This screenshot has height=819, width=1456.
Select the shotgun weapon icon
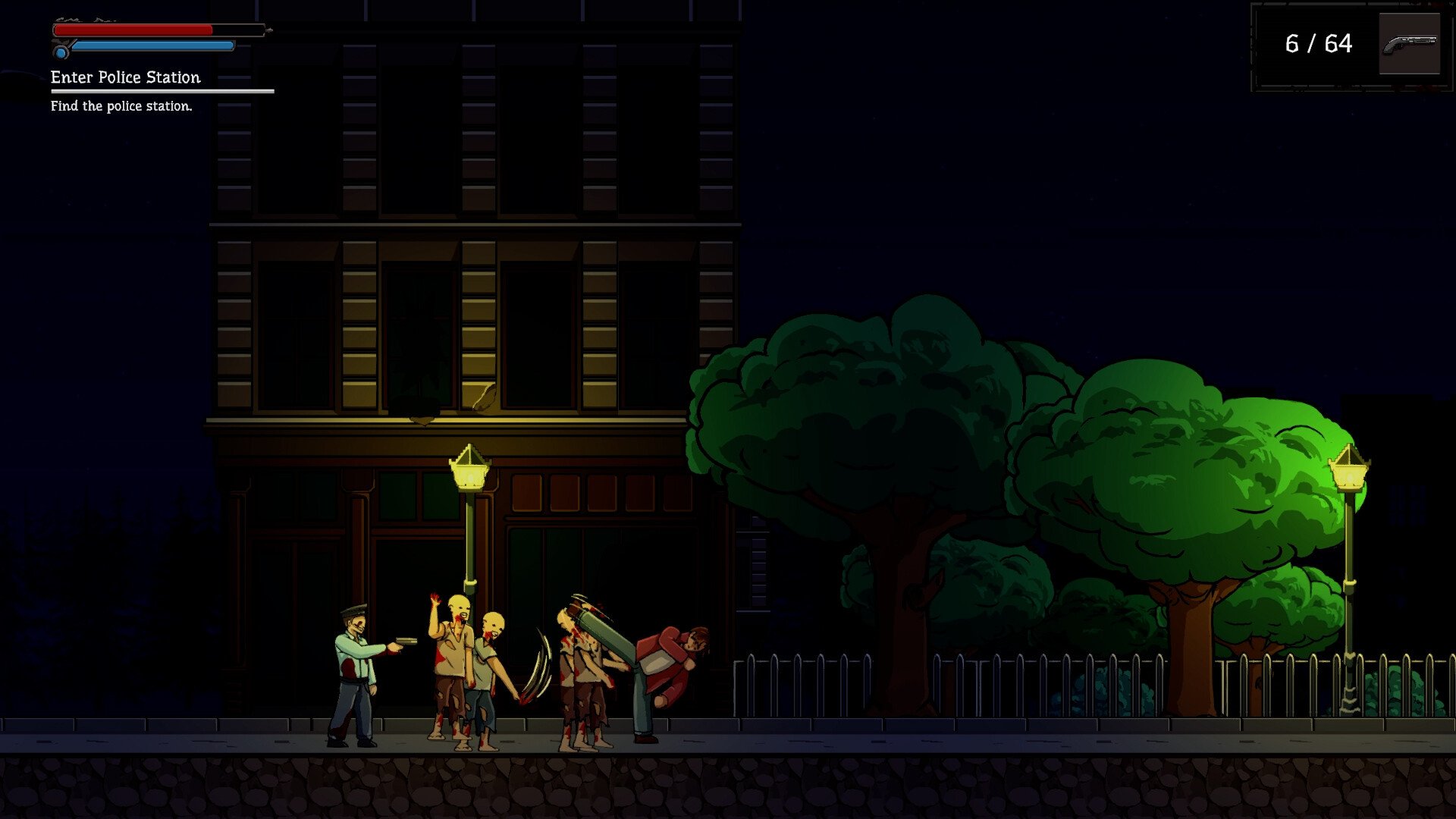[x=1409, y=44]
